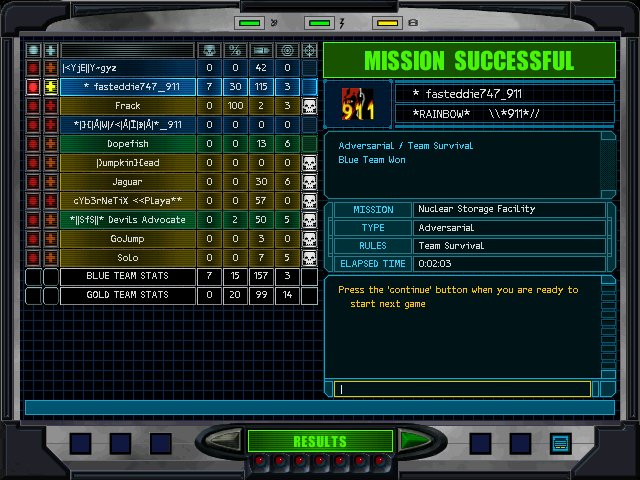
Task: Open the blue list icon button
Action: pyautogui.click(x=559, y=442)
